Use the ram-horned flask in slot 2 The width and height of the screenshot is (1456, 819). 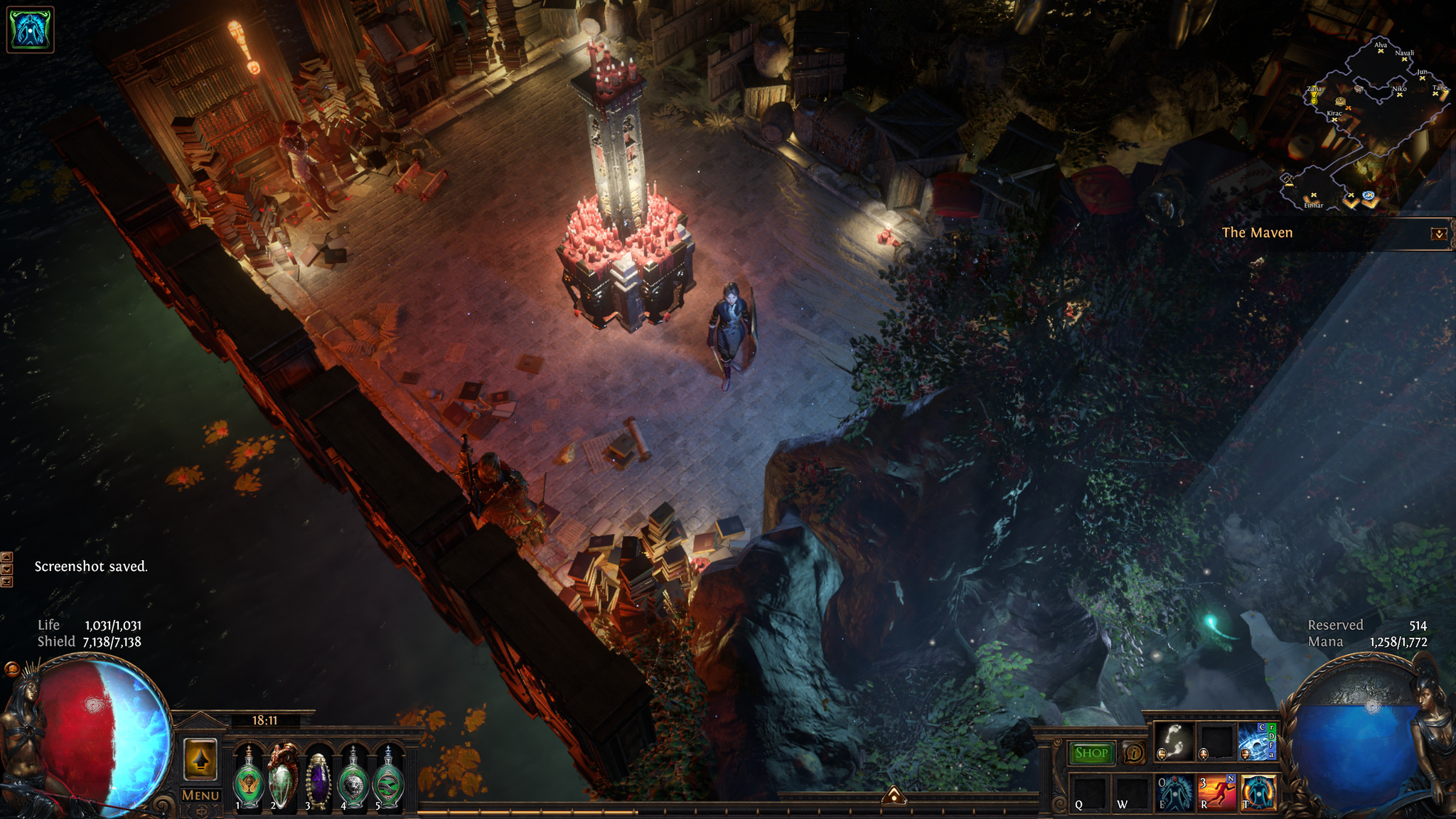pos(283,778)
